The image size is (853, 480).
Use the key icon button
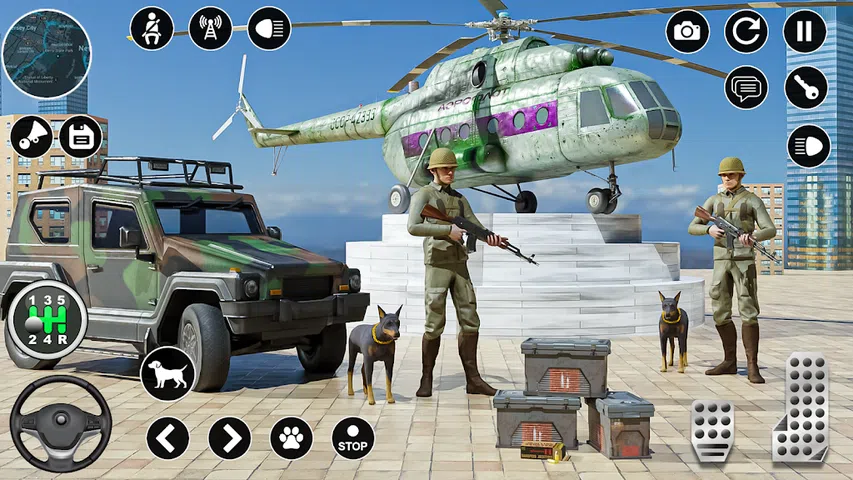click(x=806, y=88)
